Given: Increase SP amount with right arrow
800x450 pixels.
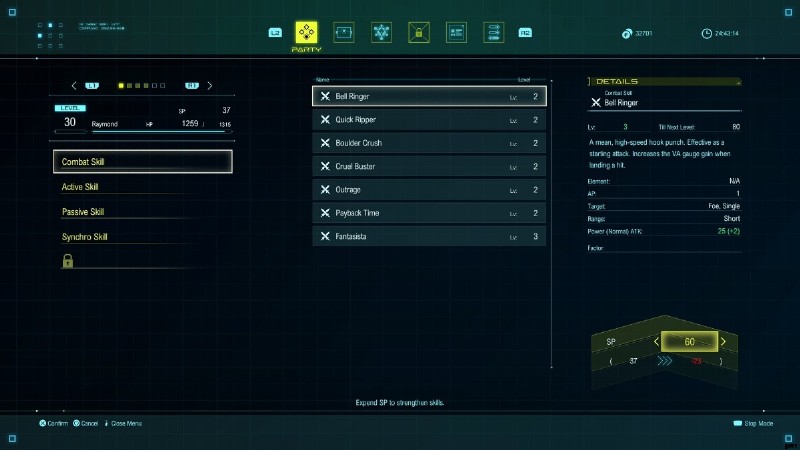Looking at the screenshot, I should coord(723,342).
